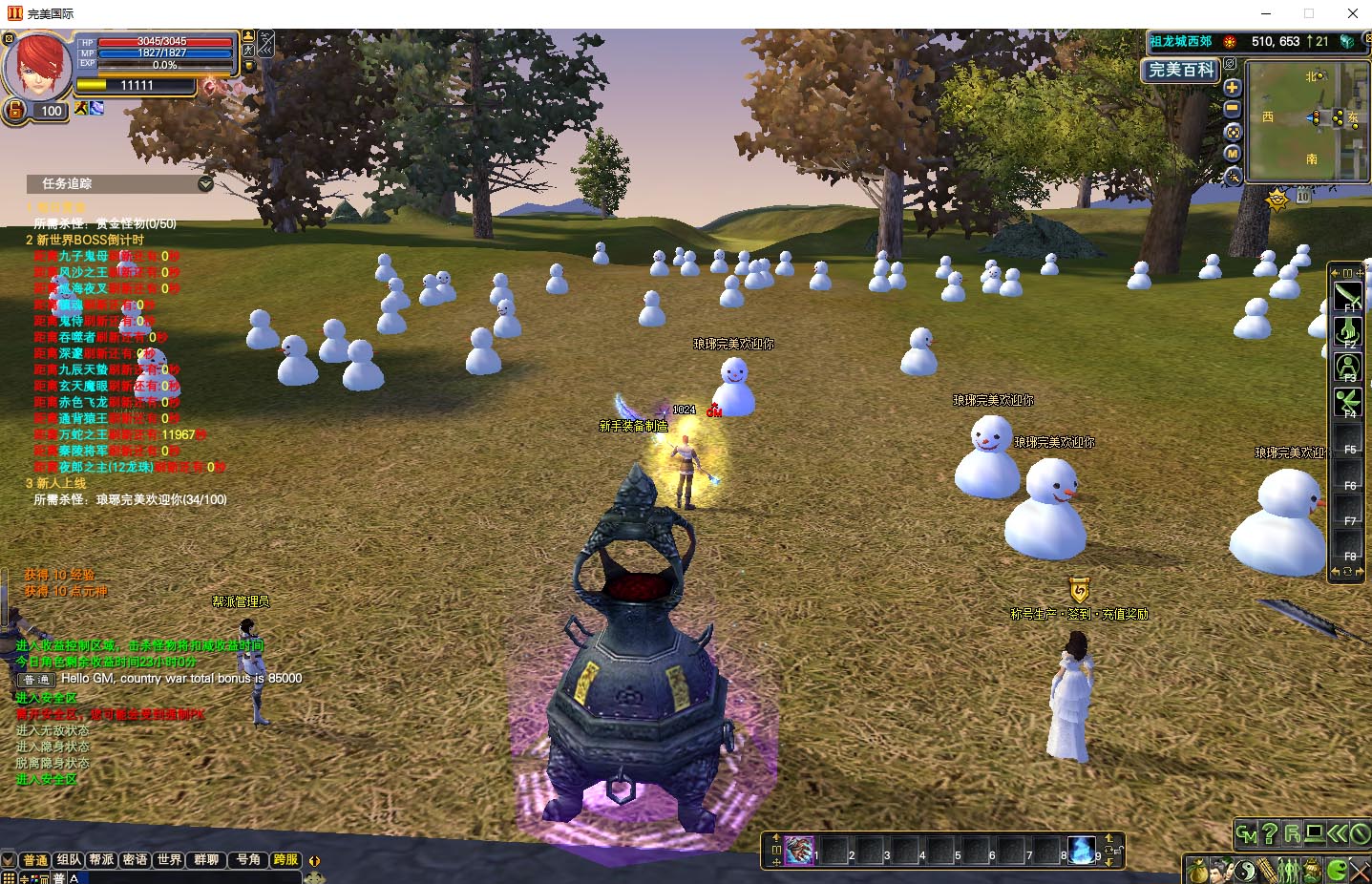This screenshot has width=1372, height=884.
Task: Click on the minimap
Action: click(1307, 120)
